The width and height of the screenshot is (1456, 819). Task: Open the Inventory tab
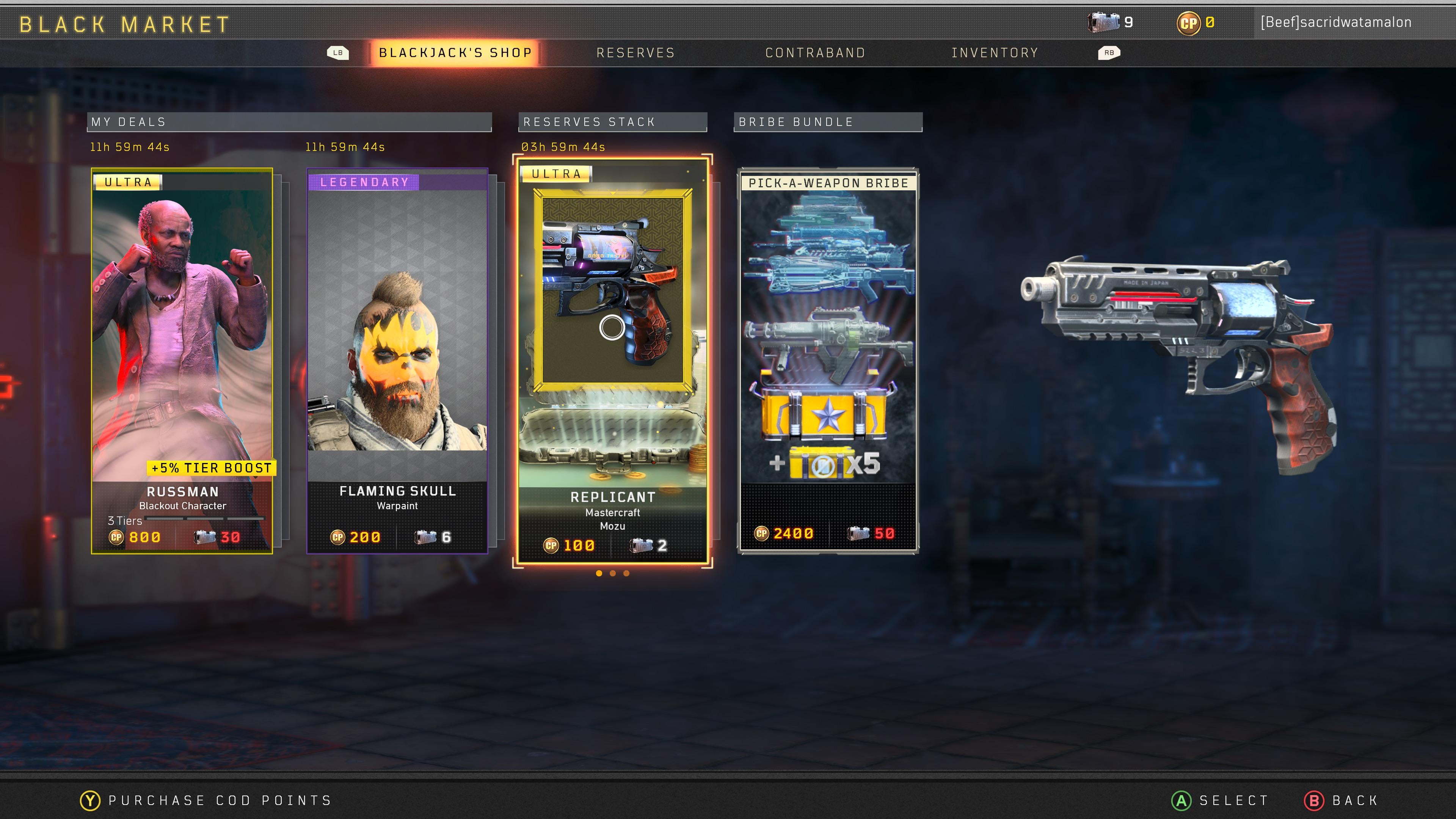pos(995,53)
